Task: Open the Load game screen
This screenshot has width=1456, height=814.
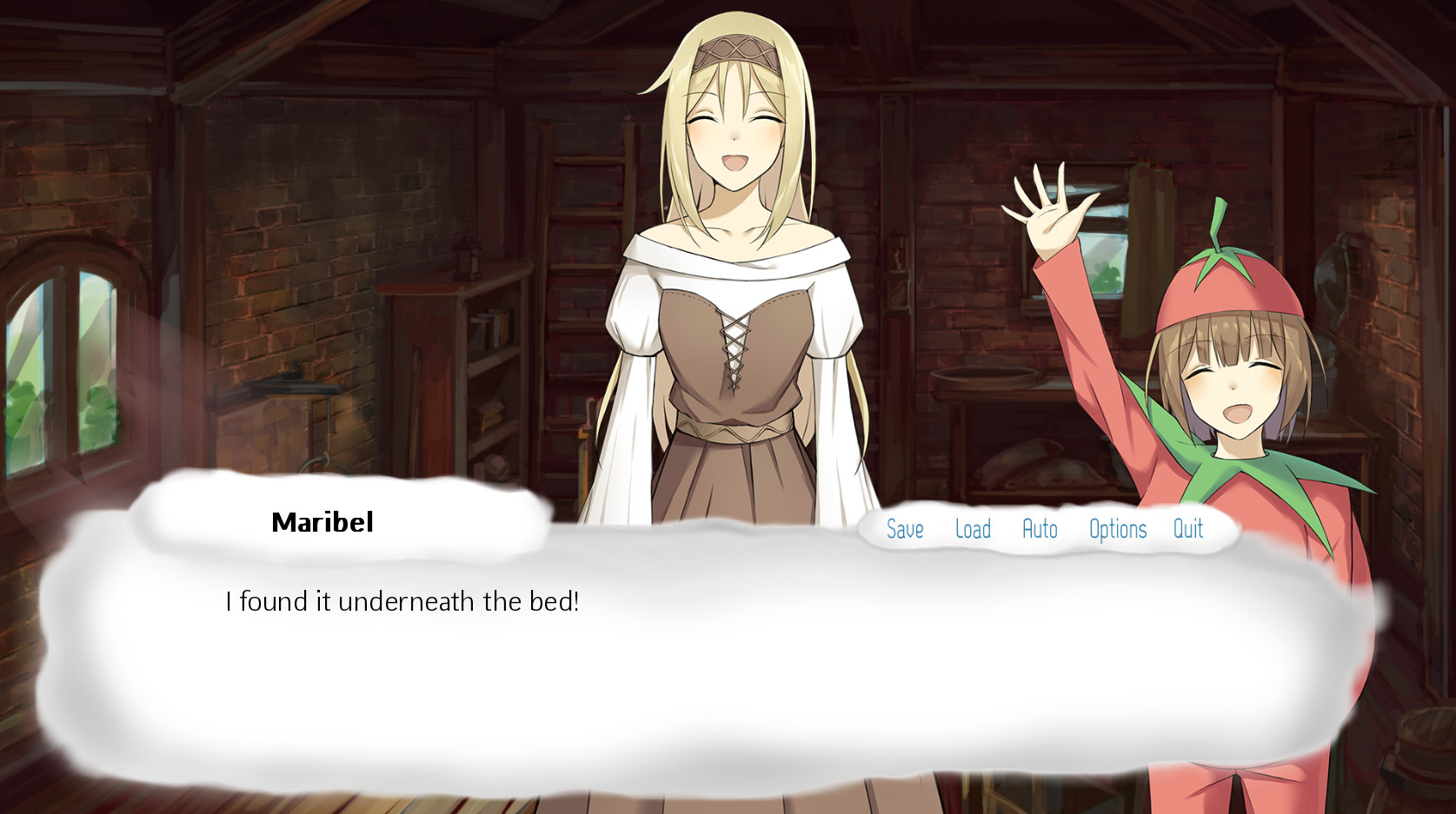Action: [974, 529]
